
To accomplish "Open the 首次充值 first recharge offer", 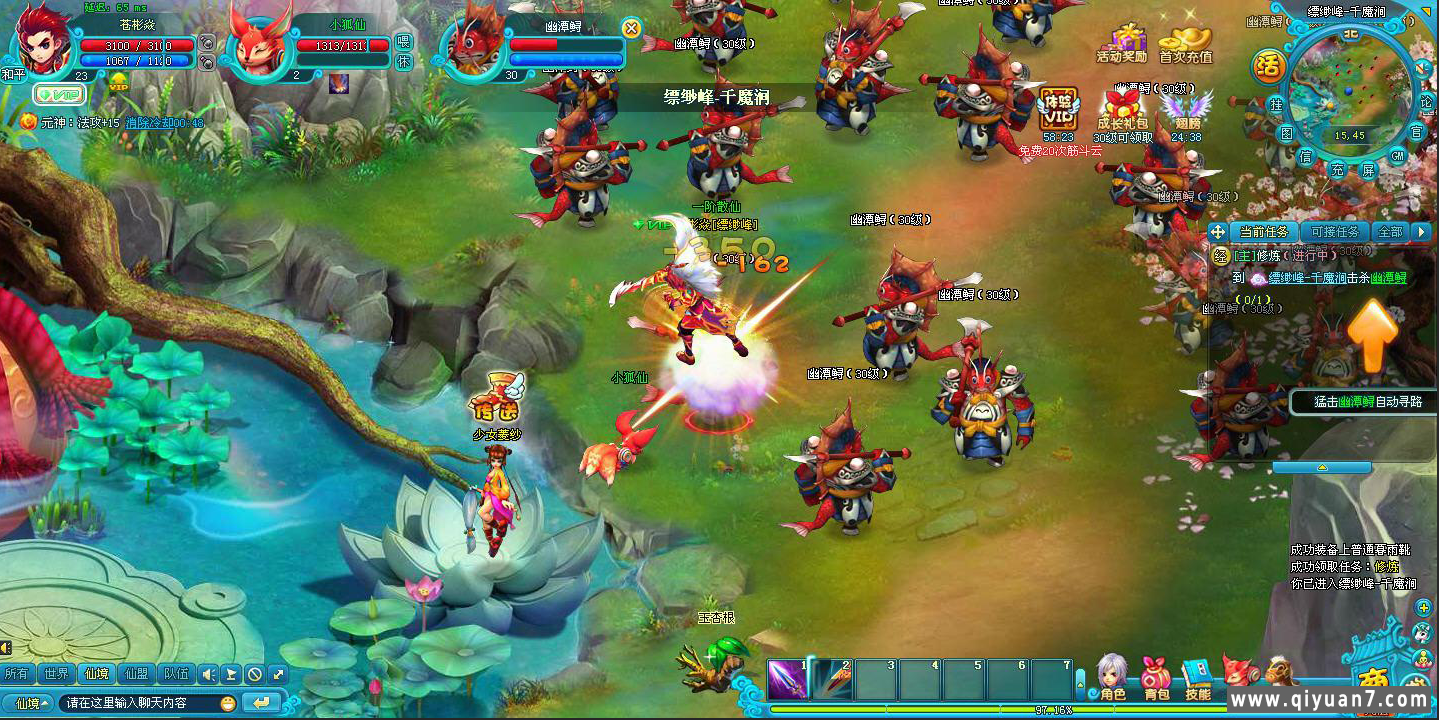I will (1185, 42).
